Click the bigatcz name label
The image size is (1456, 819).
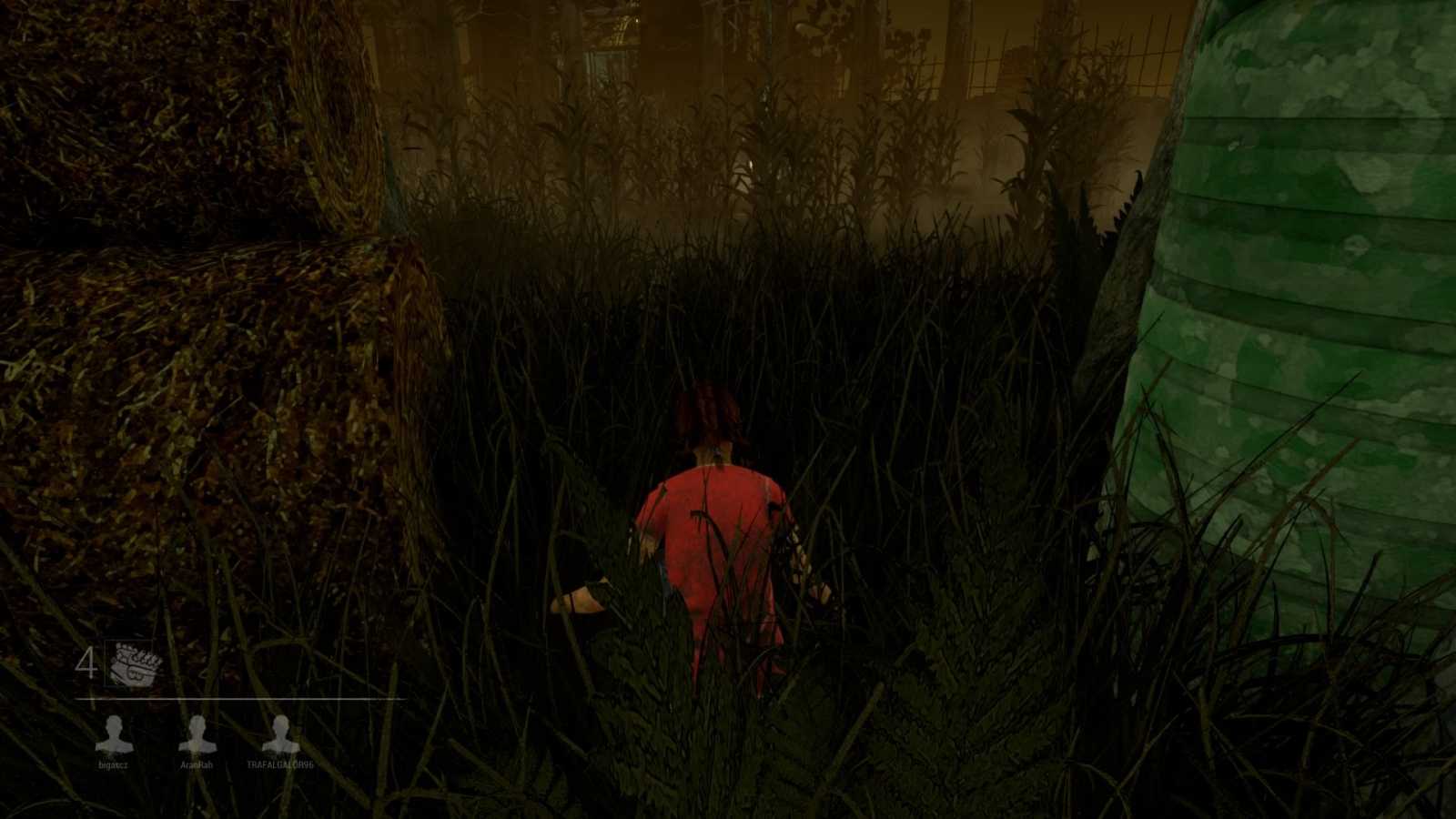113,764
